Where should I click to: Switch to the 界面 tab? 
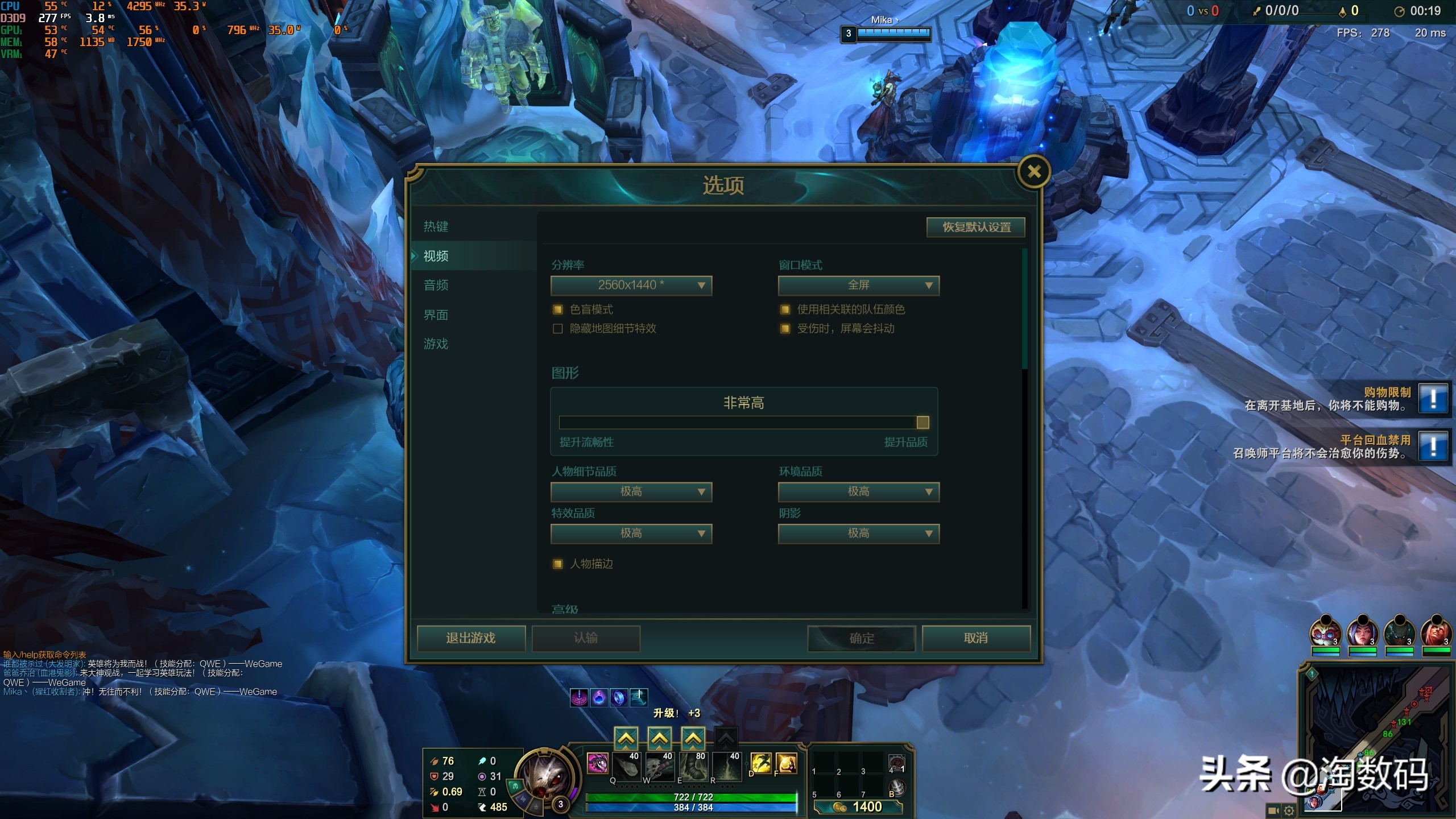[436, 315]
